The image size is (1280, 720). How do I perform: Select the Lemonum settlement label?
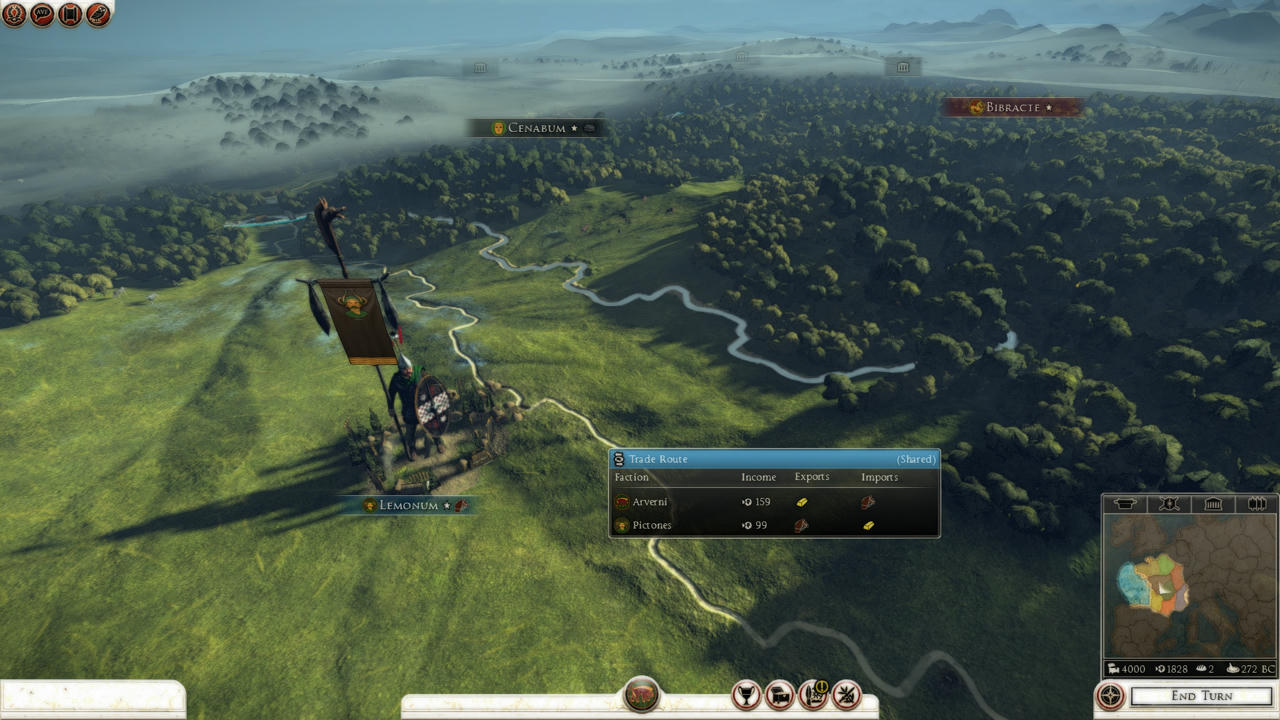coord(410,506)
